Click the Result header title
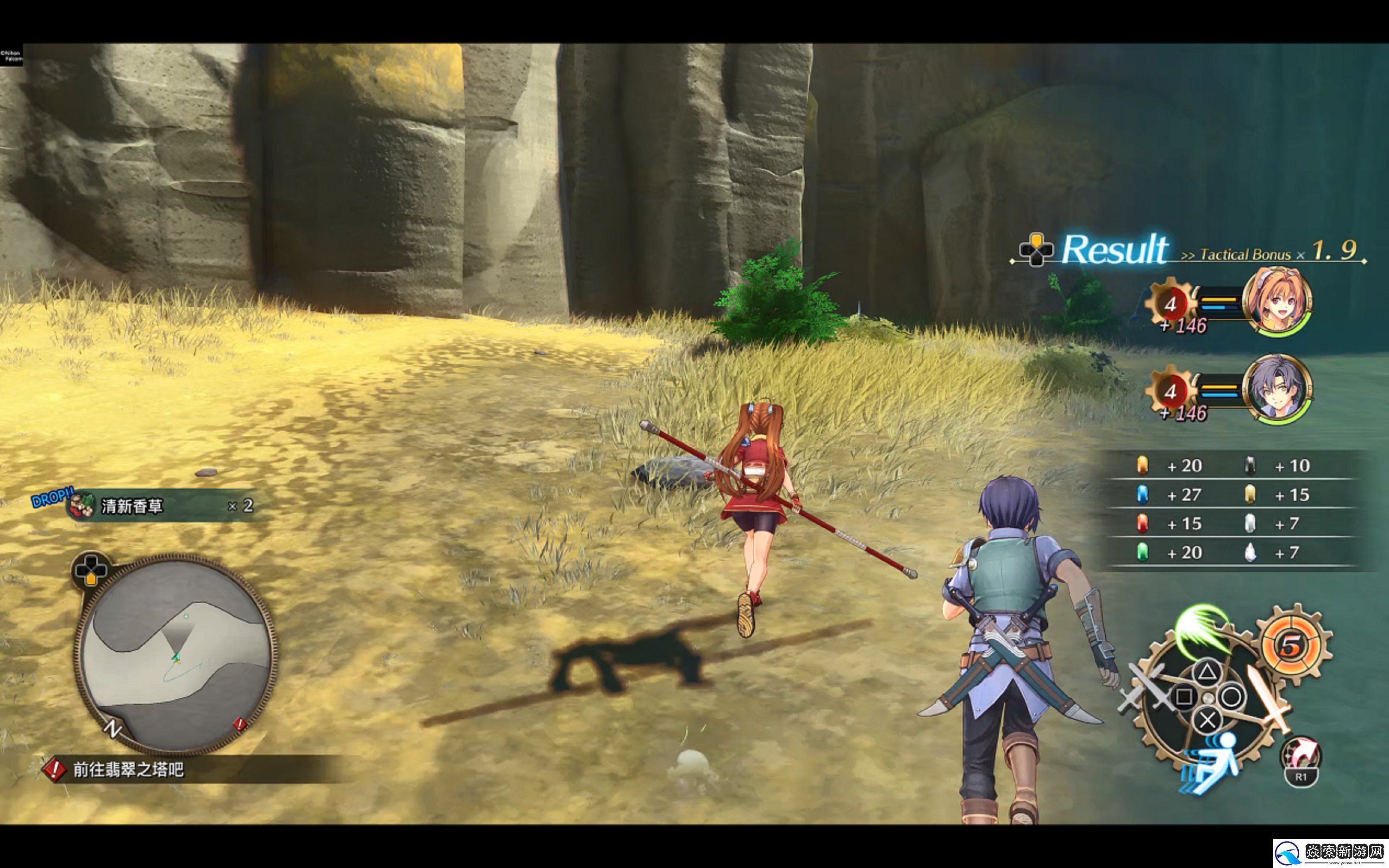The height and width of the screenshot is (868, 1389). click(1114, 250)
